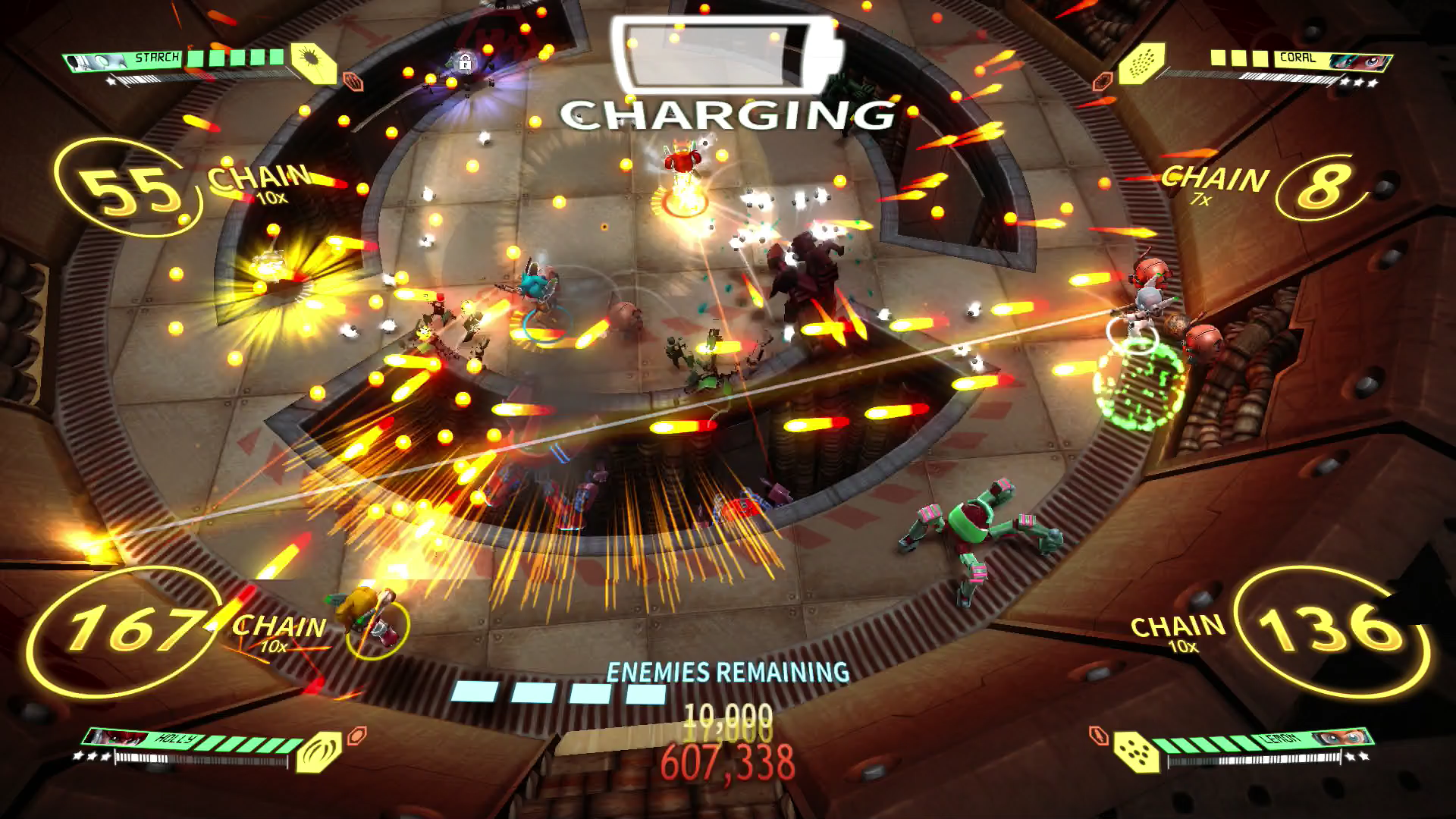The width and height of the screenshot is (1456, 819).
Task: Select Lemon's hexagon weapon icon with dots
Action: [x=1137, y=751]
